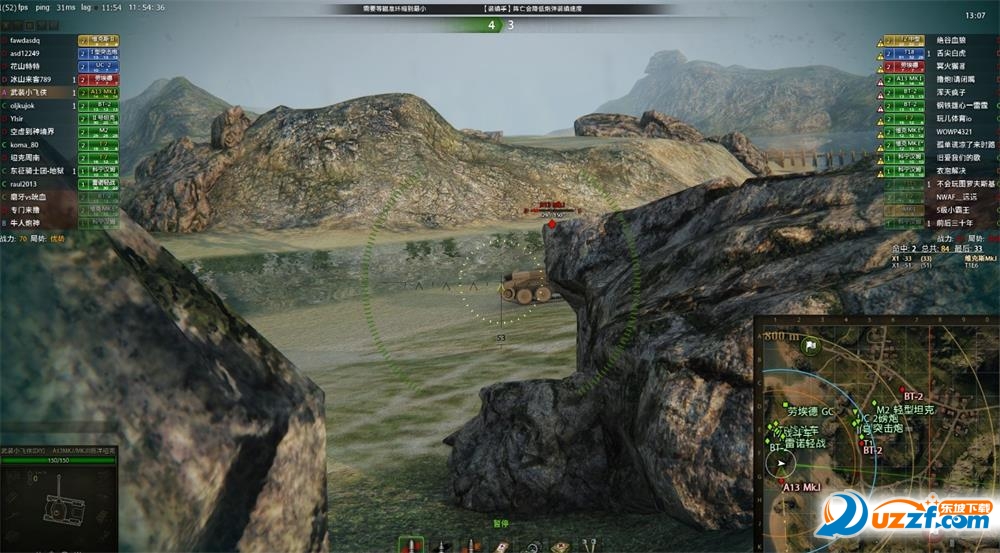The image size is (1000, 553).
Task: Select the first shell slot in the ammo bar
Action: (x=408, y=545)
